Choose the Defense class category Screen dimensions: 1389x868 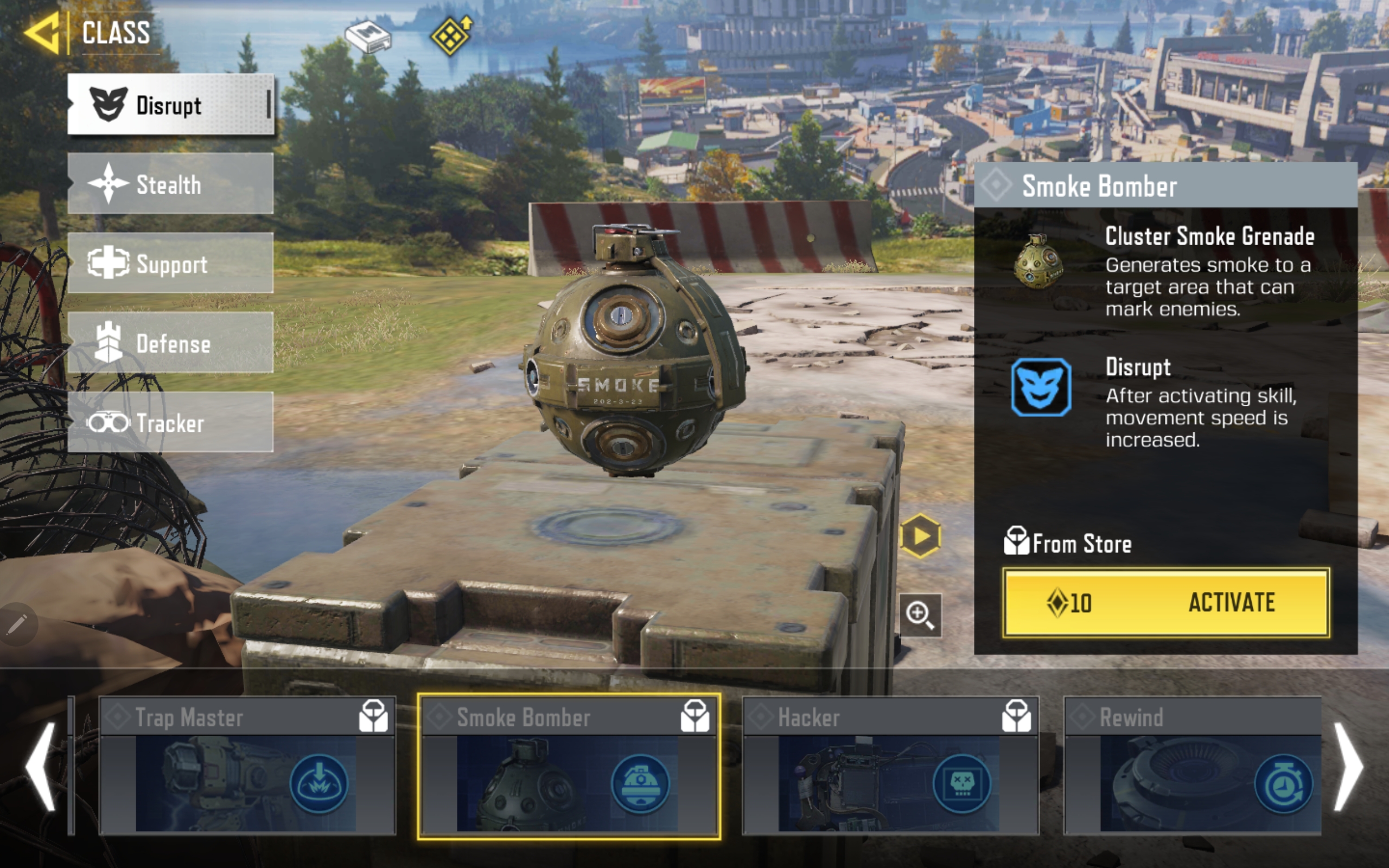click(170, 343)
